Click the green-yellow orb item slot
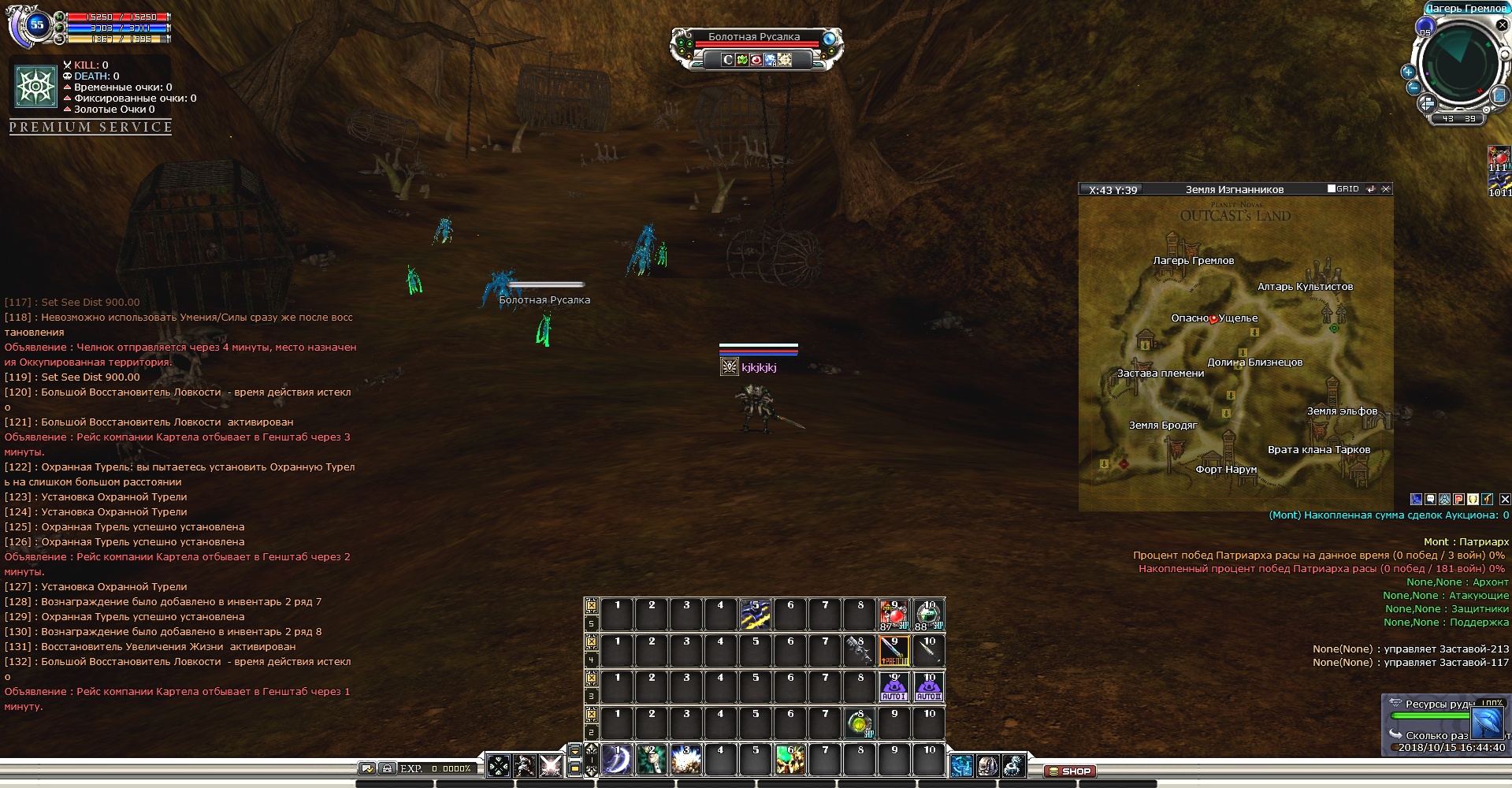The width and height of the screenshot is (1512, 788). 859,723
